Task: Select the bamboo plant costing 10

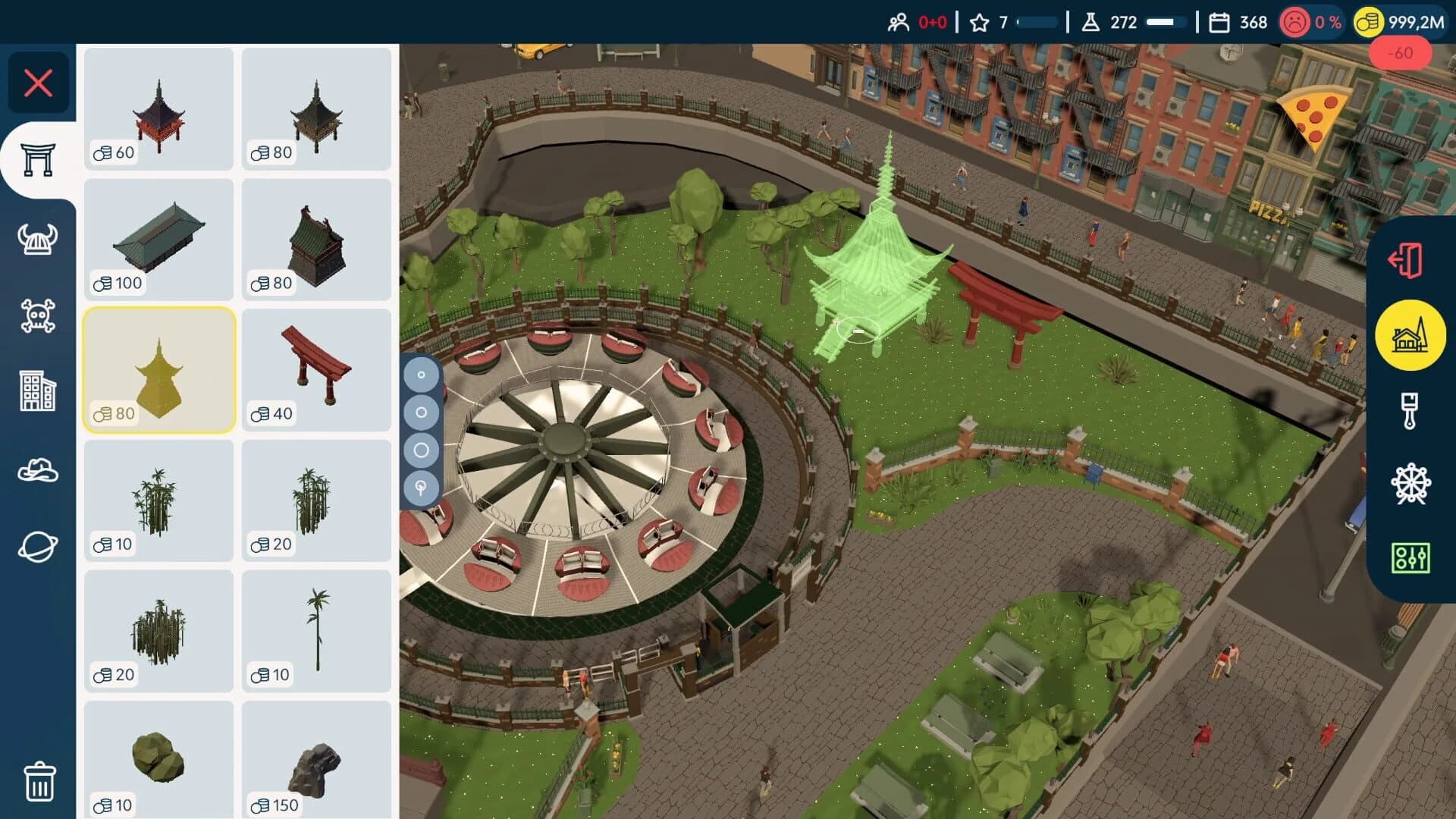Action: click(x=158, y=500)
